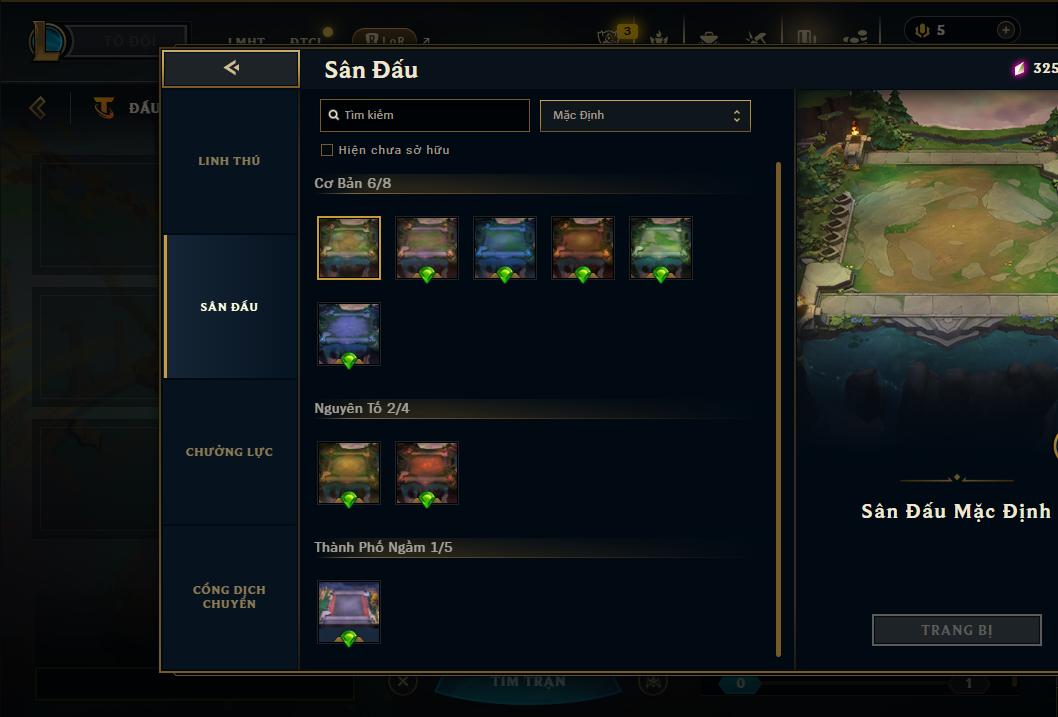
Task: Select the highlighted default arena thumbnail
Action: click(x=349, y=248)
